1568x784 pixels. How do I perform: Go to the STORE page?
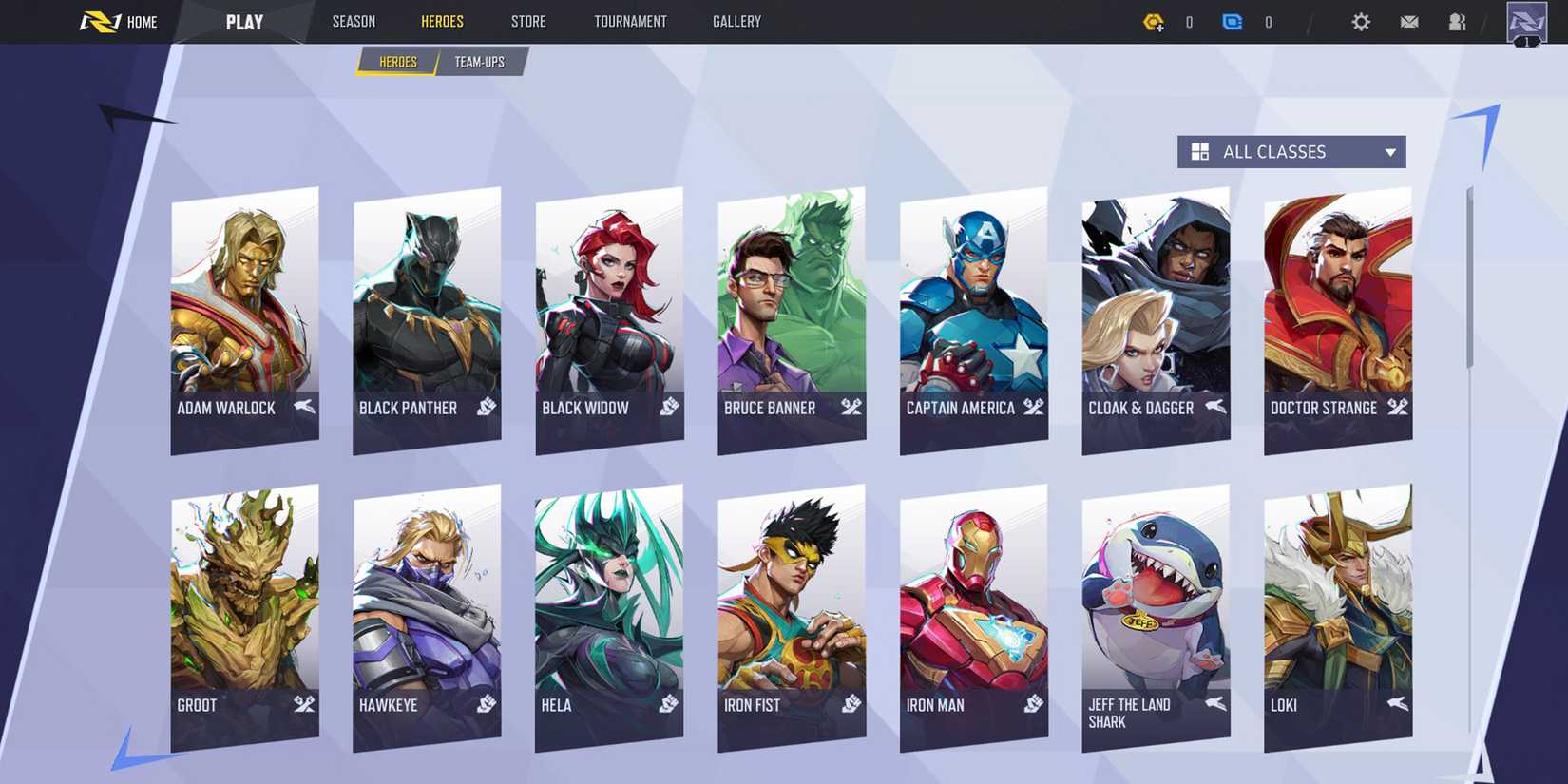(x=528, y=21)
